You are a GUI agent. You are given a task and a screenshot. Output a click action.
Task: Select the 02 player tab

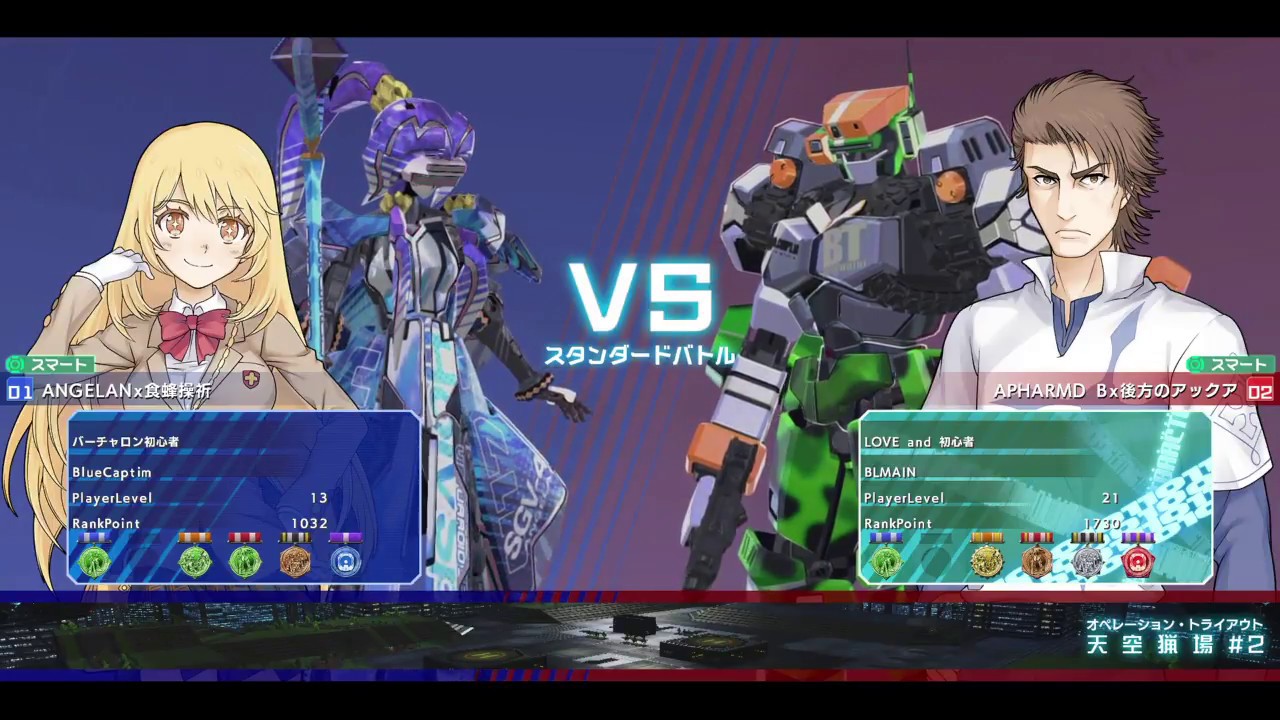click(x=1259, y=392)
